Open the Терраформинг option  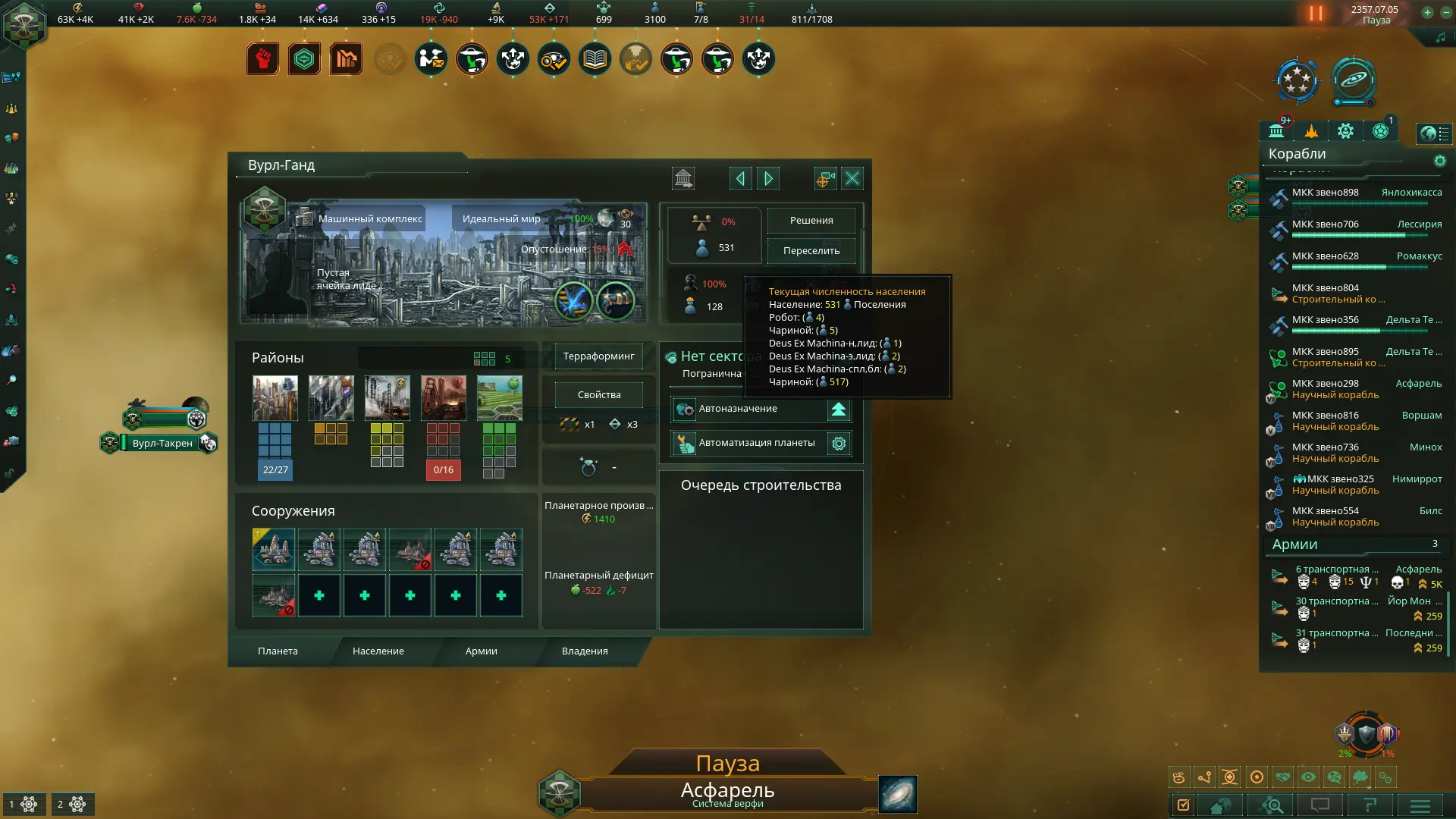click(x=598, y=356)
